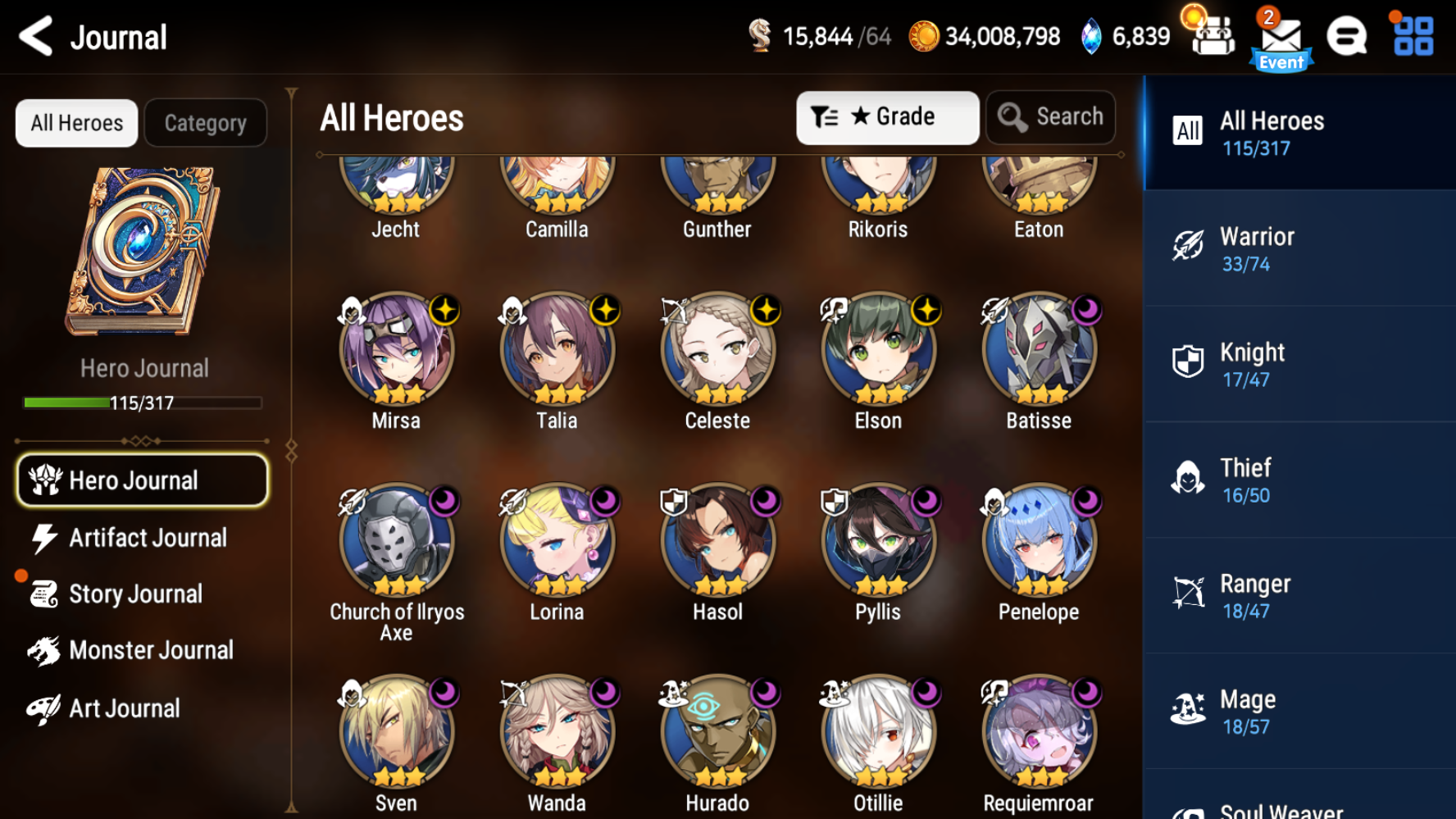Click the back arrow next to Journal
Screen dimensions: 1456x819
[x=34, y=36]
